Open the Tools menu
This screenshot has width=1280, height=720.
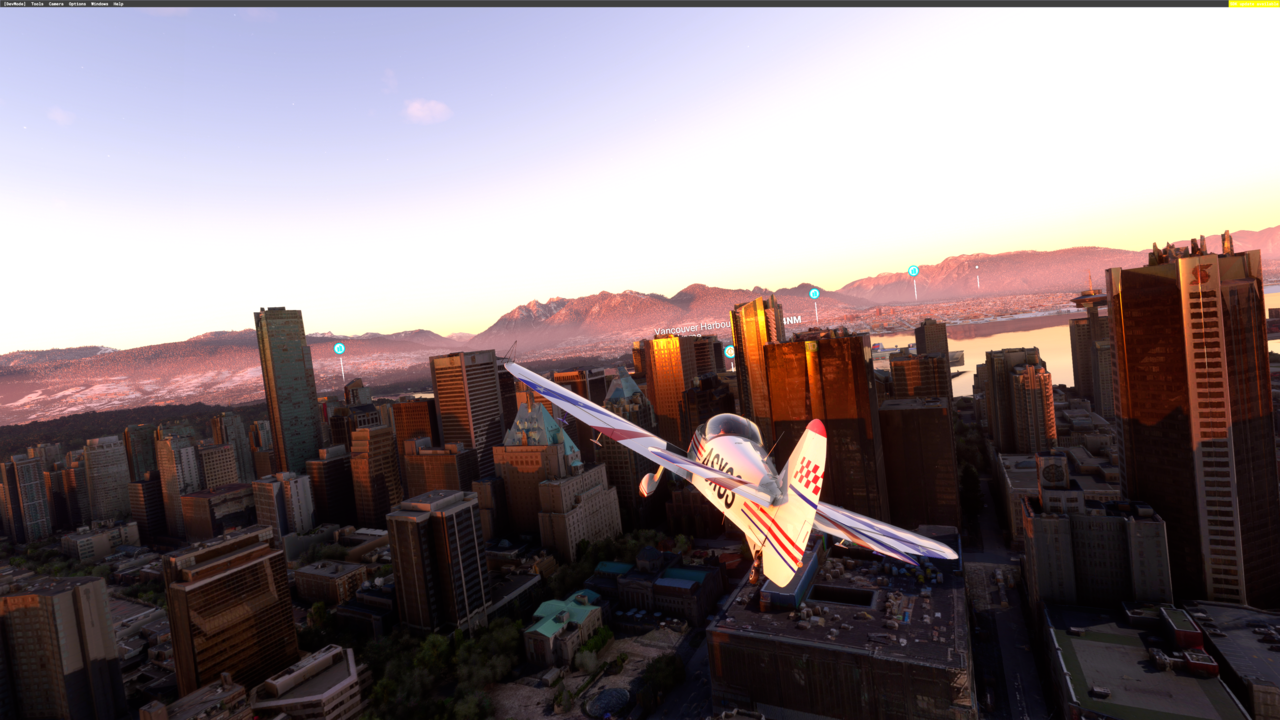(x=36, y=4)
